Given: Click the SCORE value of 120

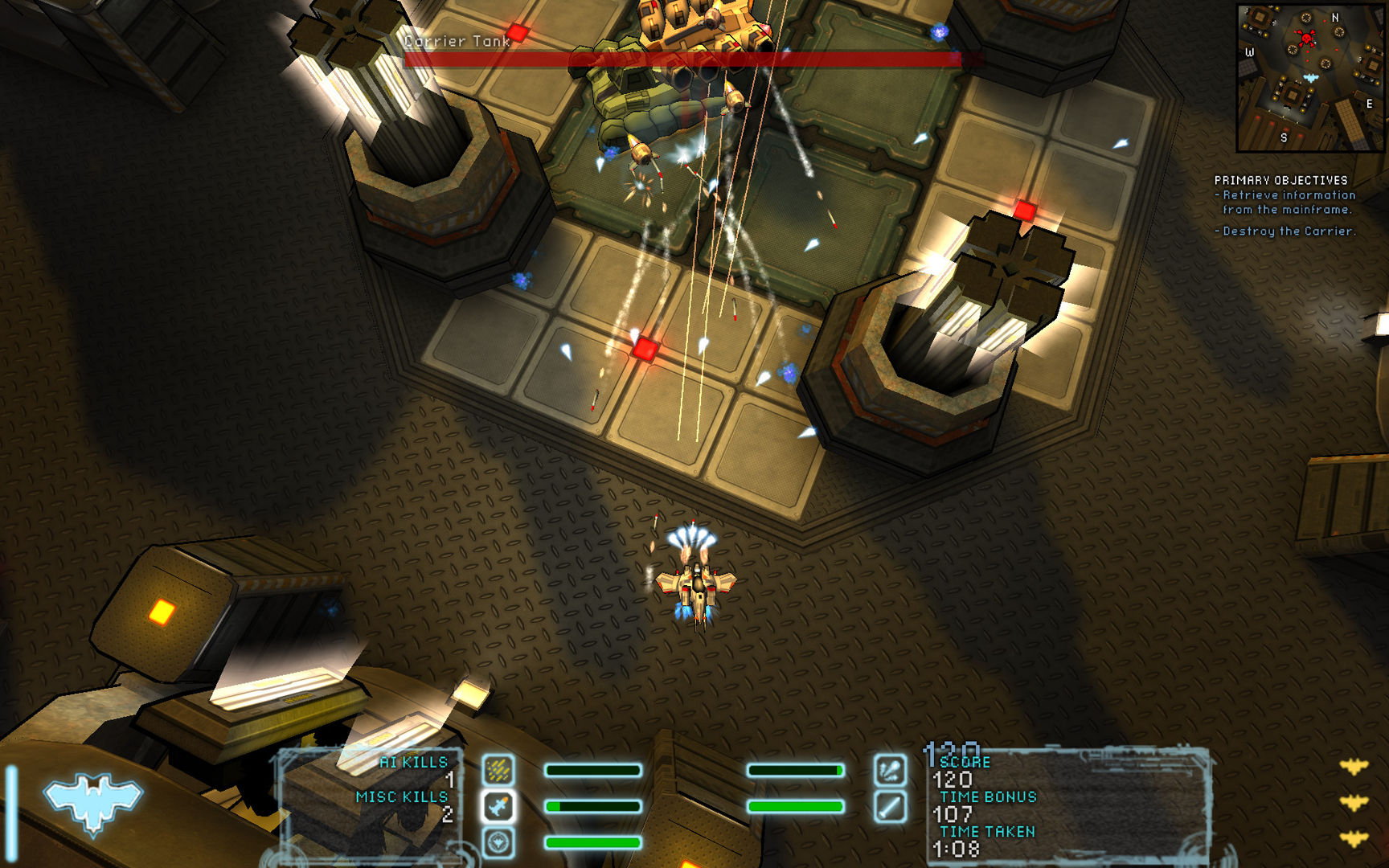Looking at the screenshot, I should (953, 780).
